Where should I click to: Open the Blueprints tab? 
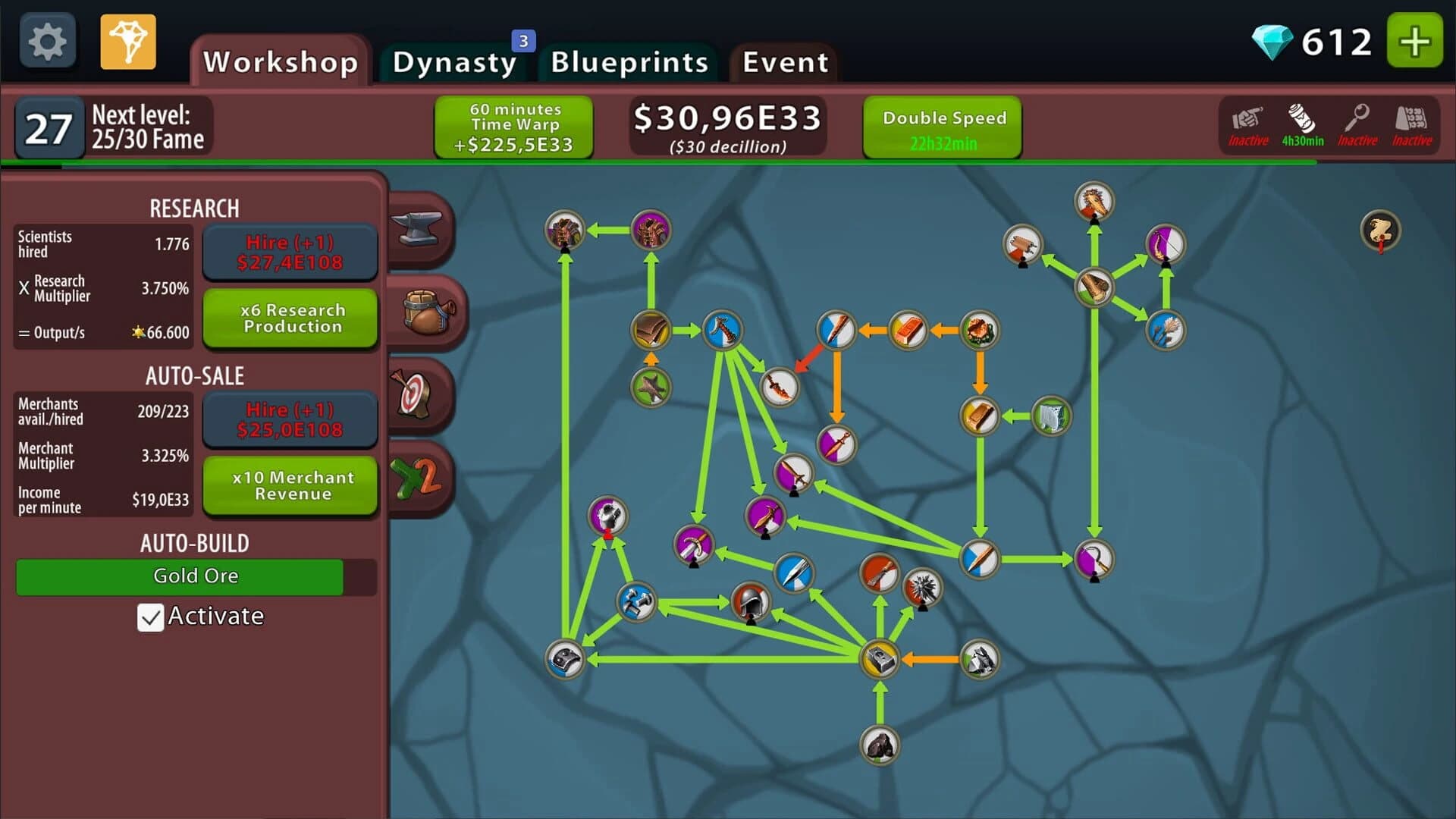click(x=629, y=62)
